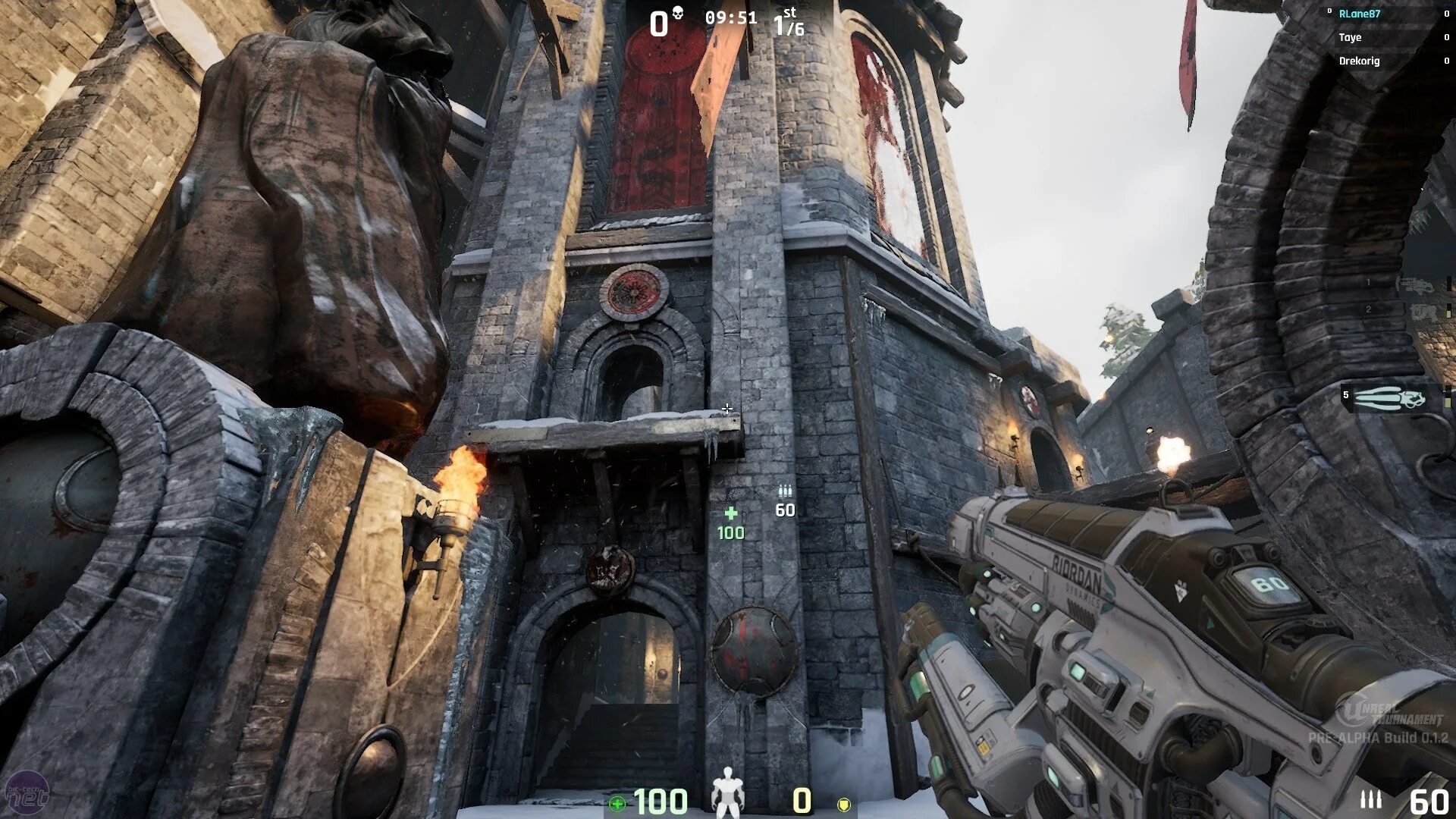Switch to the faded weapon slot 1

[x=1410, y=284]
